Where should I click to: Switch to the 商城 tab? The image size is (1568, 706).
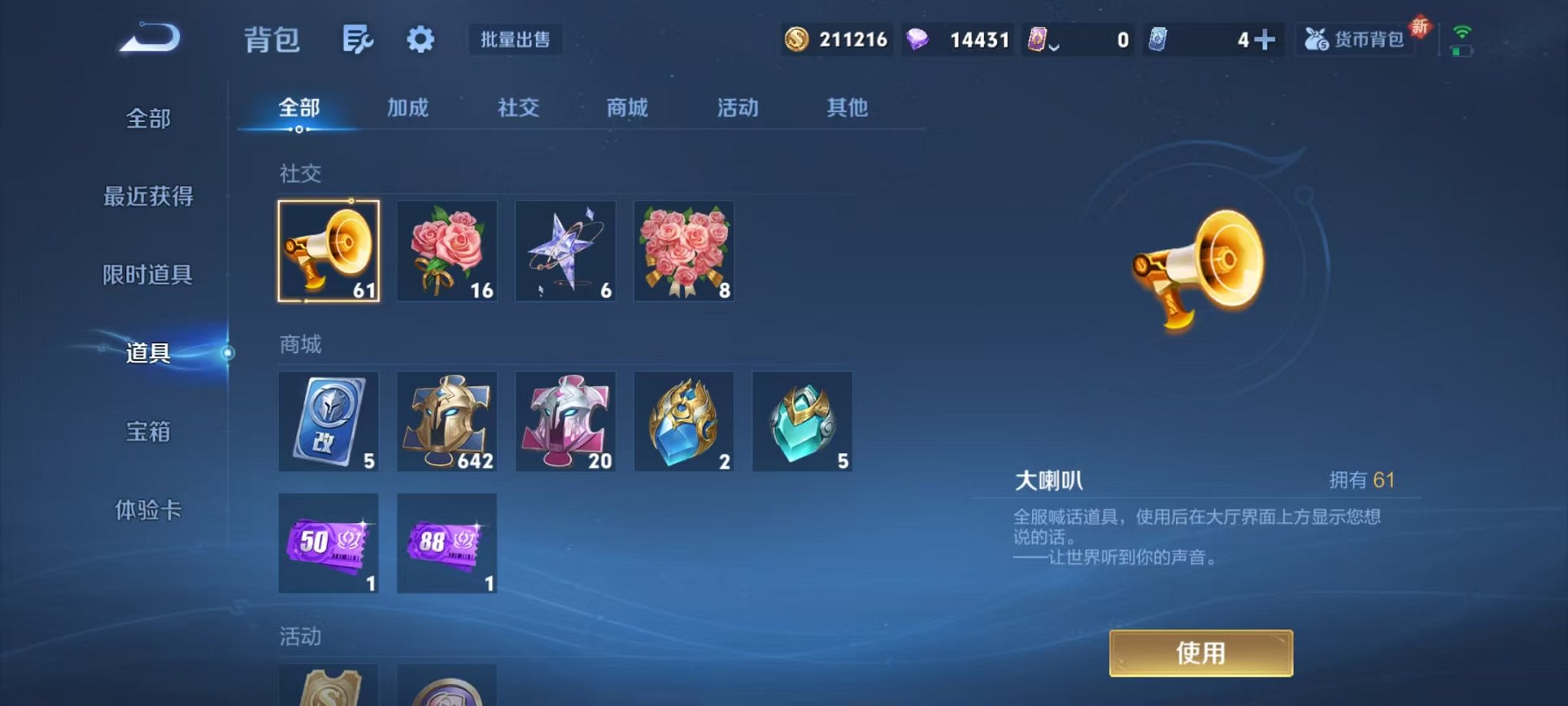pyautogui.click(x=628, y=108)
